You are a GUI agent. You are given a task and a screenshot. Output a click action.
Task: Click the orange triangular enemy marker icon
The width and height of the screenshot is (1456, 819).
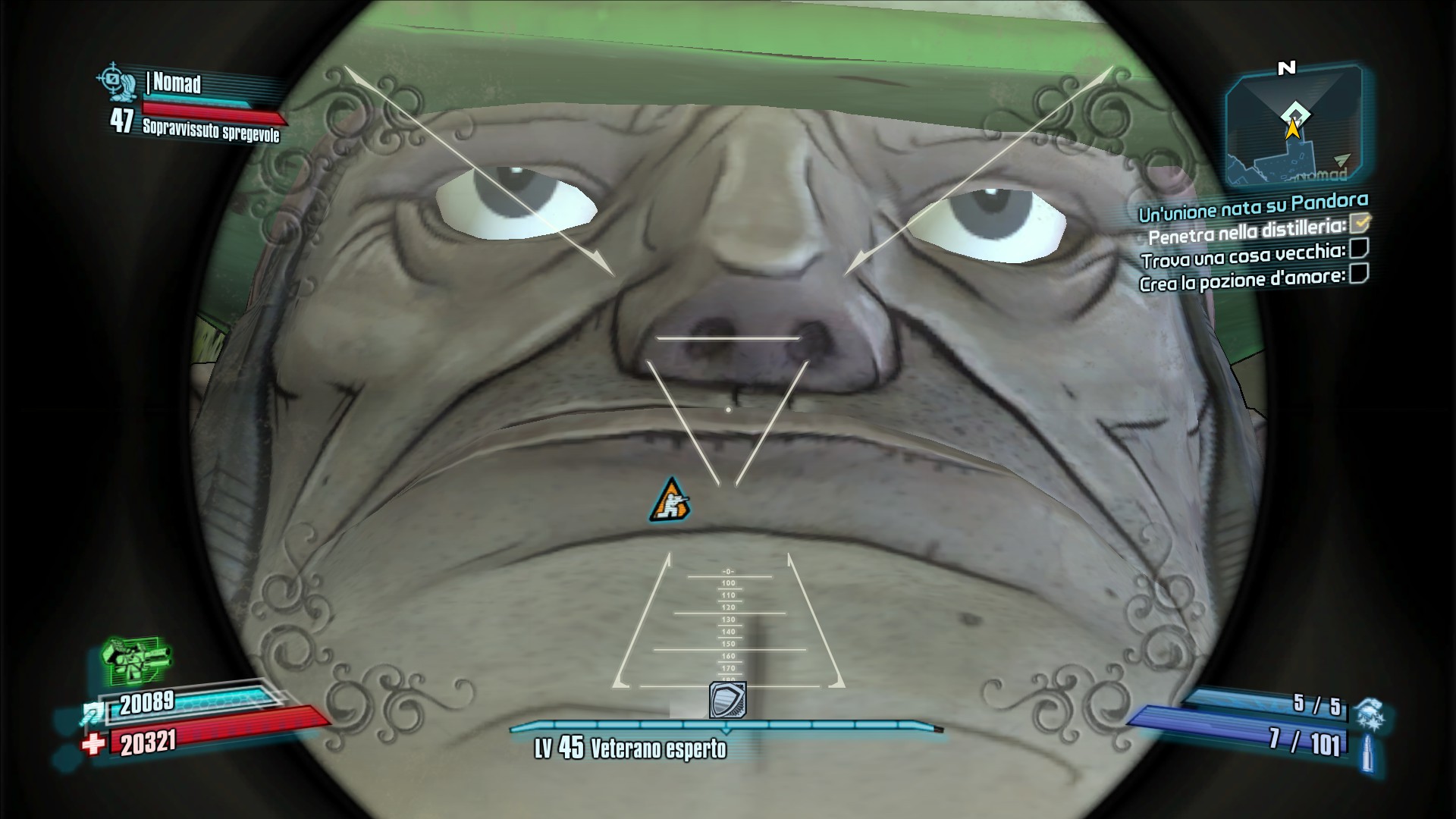(670, 500)
